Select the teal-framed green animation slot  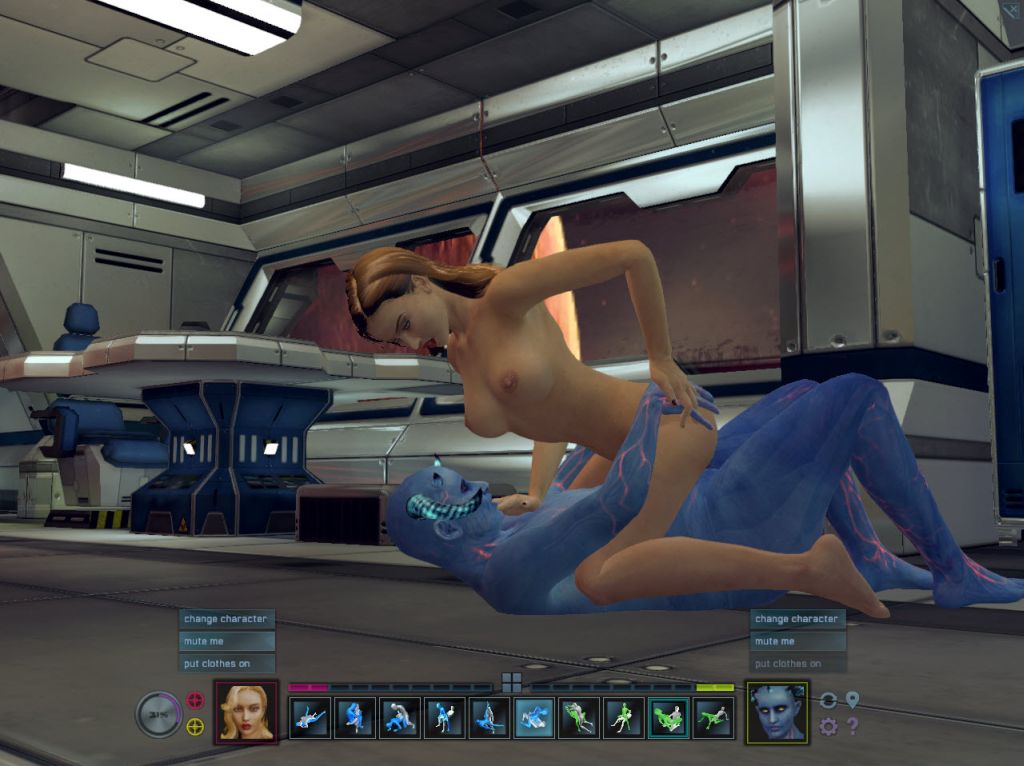click(668, 717)
